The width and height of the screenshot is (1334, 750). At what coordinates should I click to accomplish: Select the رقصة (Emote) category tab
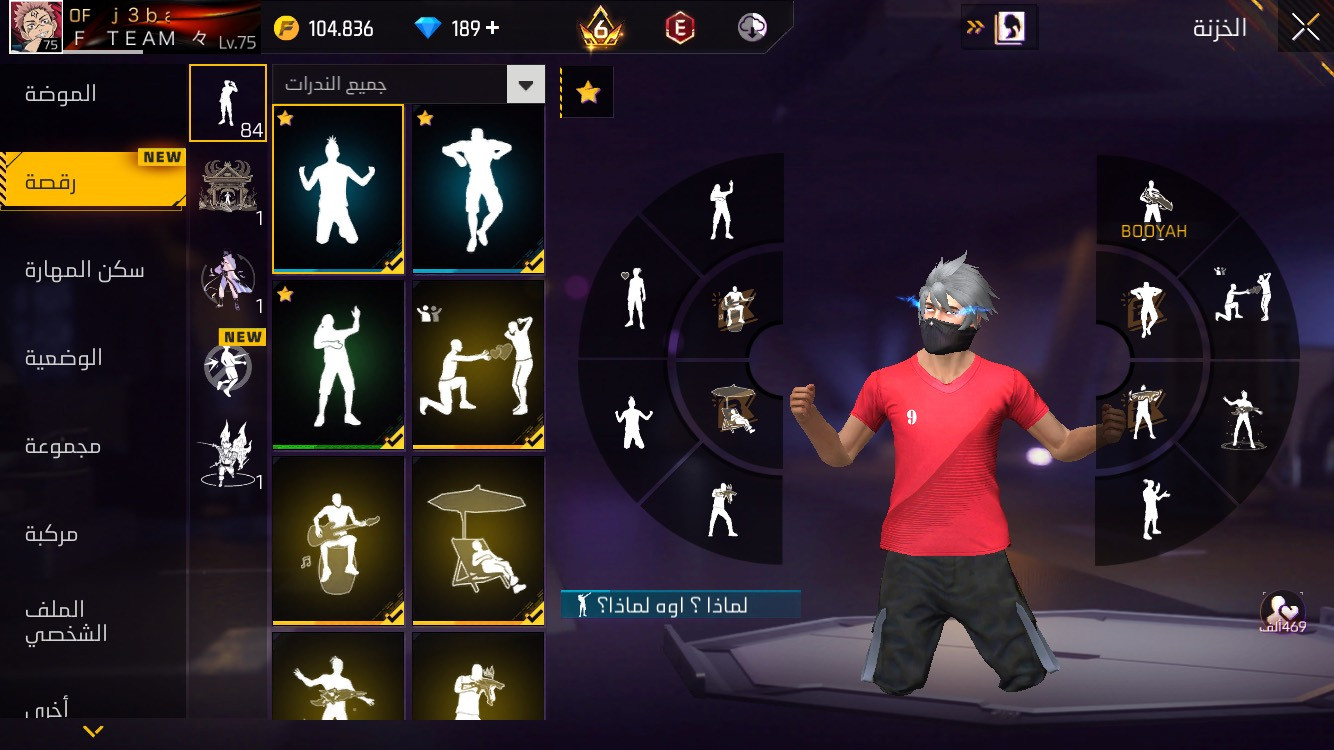52,183
